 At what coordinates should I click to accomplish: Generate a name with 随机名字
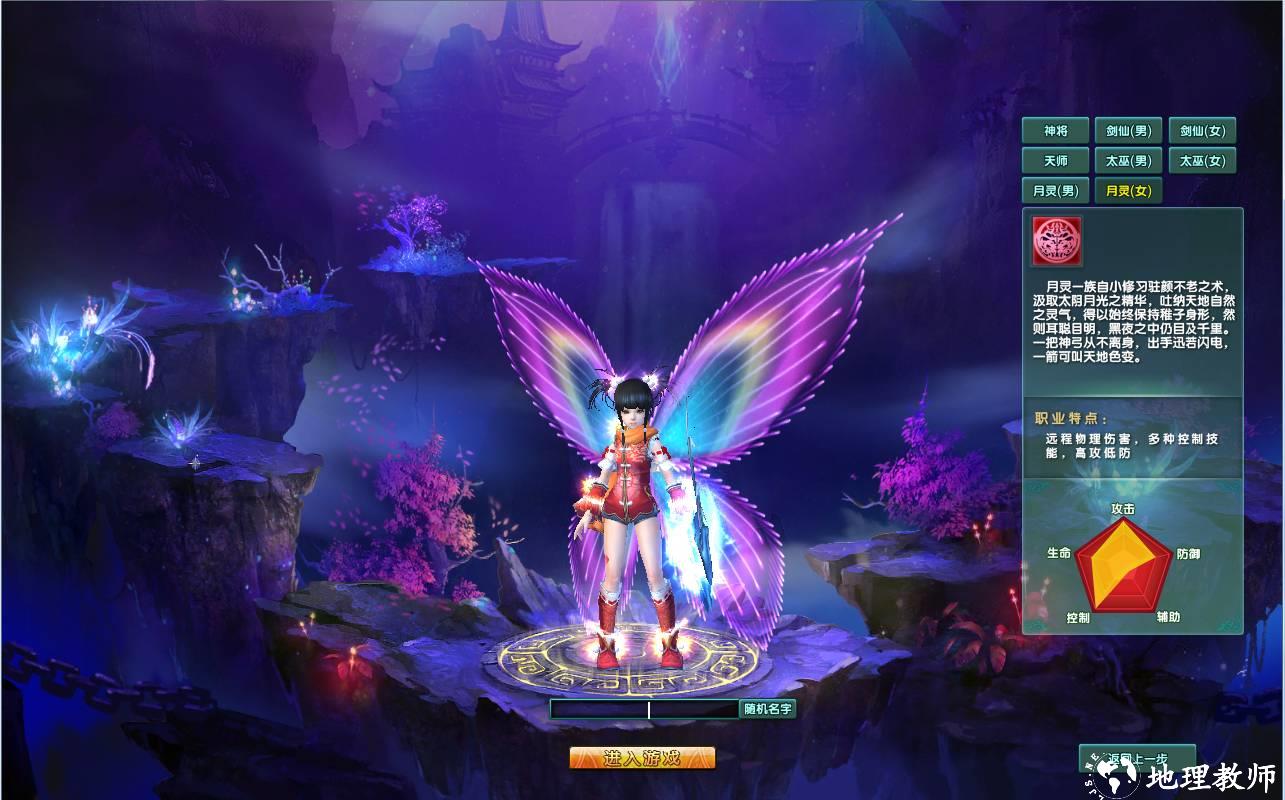[767, 710]
